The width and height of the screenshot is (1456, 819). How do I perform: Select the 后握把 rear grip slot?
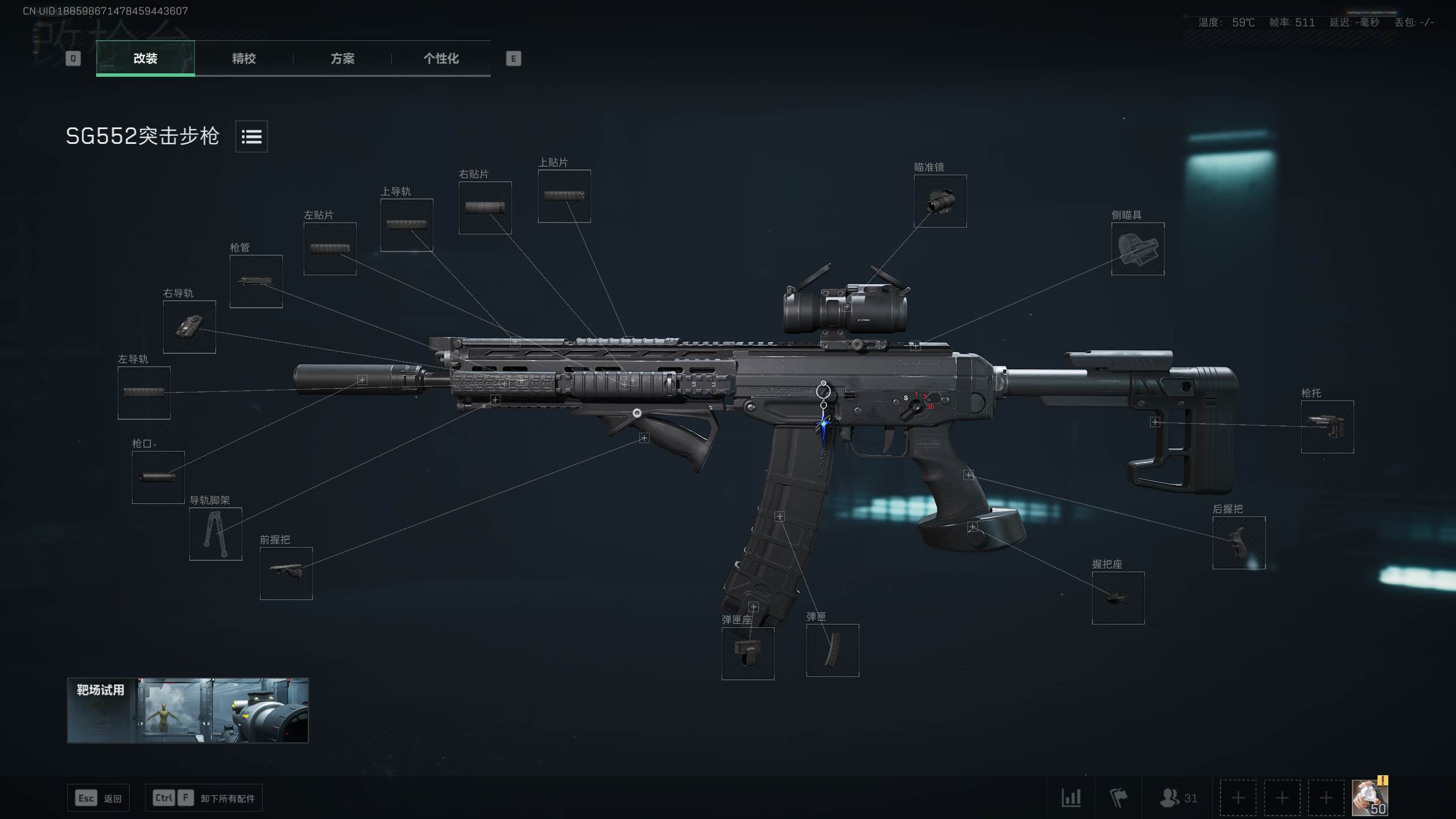1239,543
